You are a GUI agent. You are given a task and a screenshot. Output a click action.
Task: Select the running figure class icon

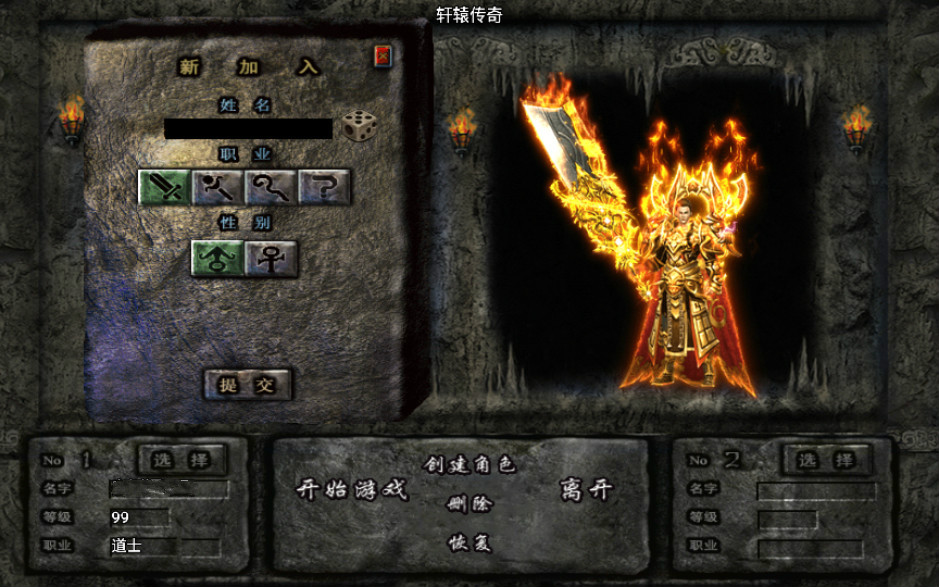pos(217,186)
